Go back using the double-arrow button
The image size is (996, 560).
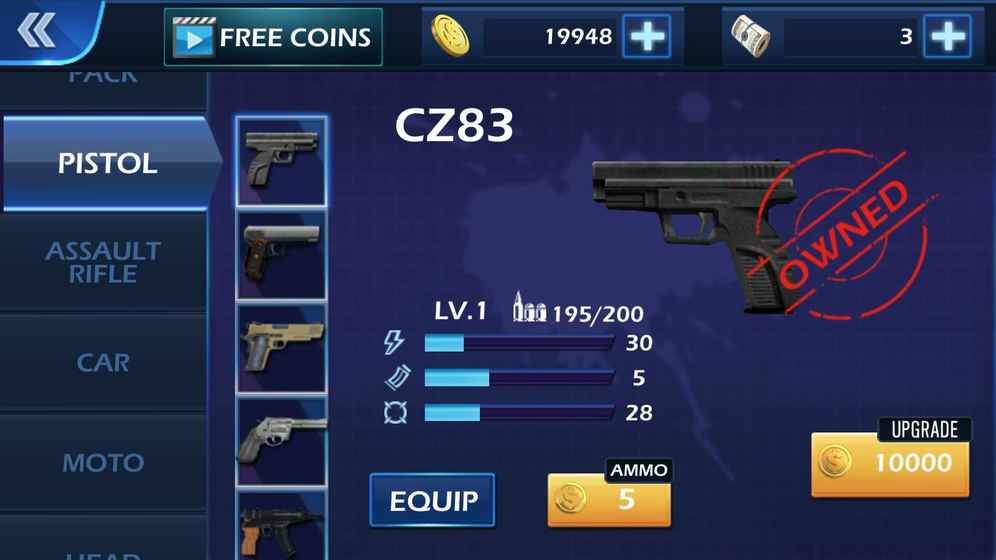pyautogui.click(x=37, y=32)
